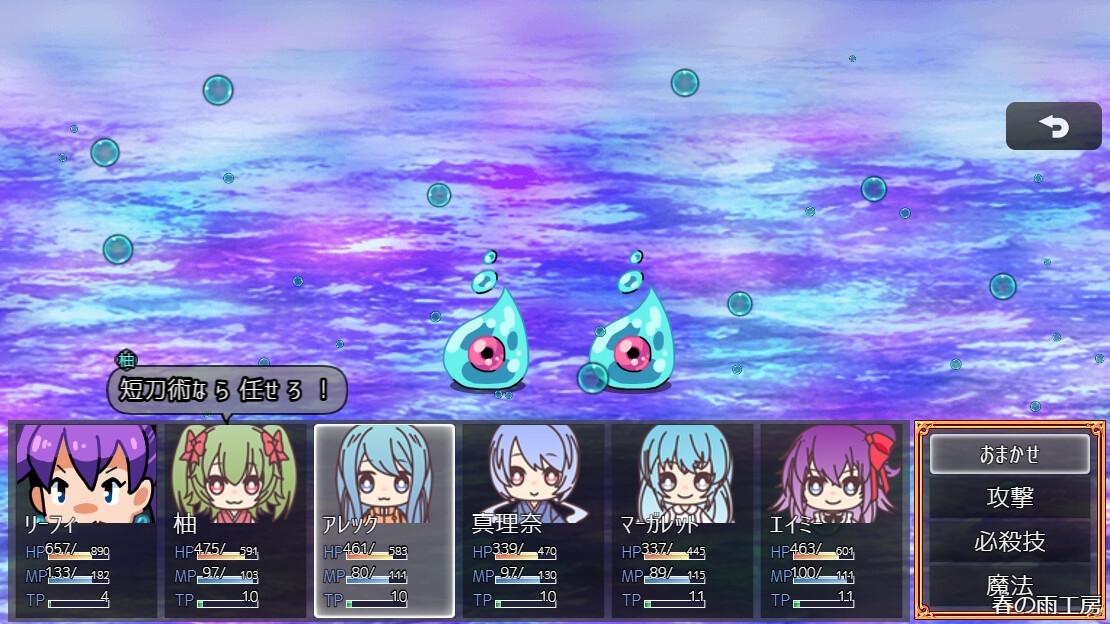Screen dimensions: 1110x624
Task: Open the 魔法 magic menu
Action: tap(1009, 585)
